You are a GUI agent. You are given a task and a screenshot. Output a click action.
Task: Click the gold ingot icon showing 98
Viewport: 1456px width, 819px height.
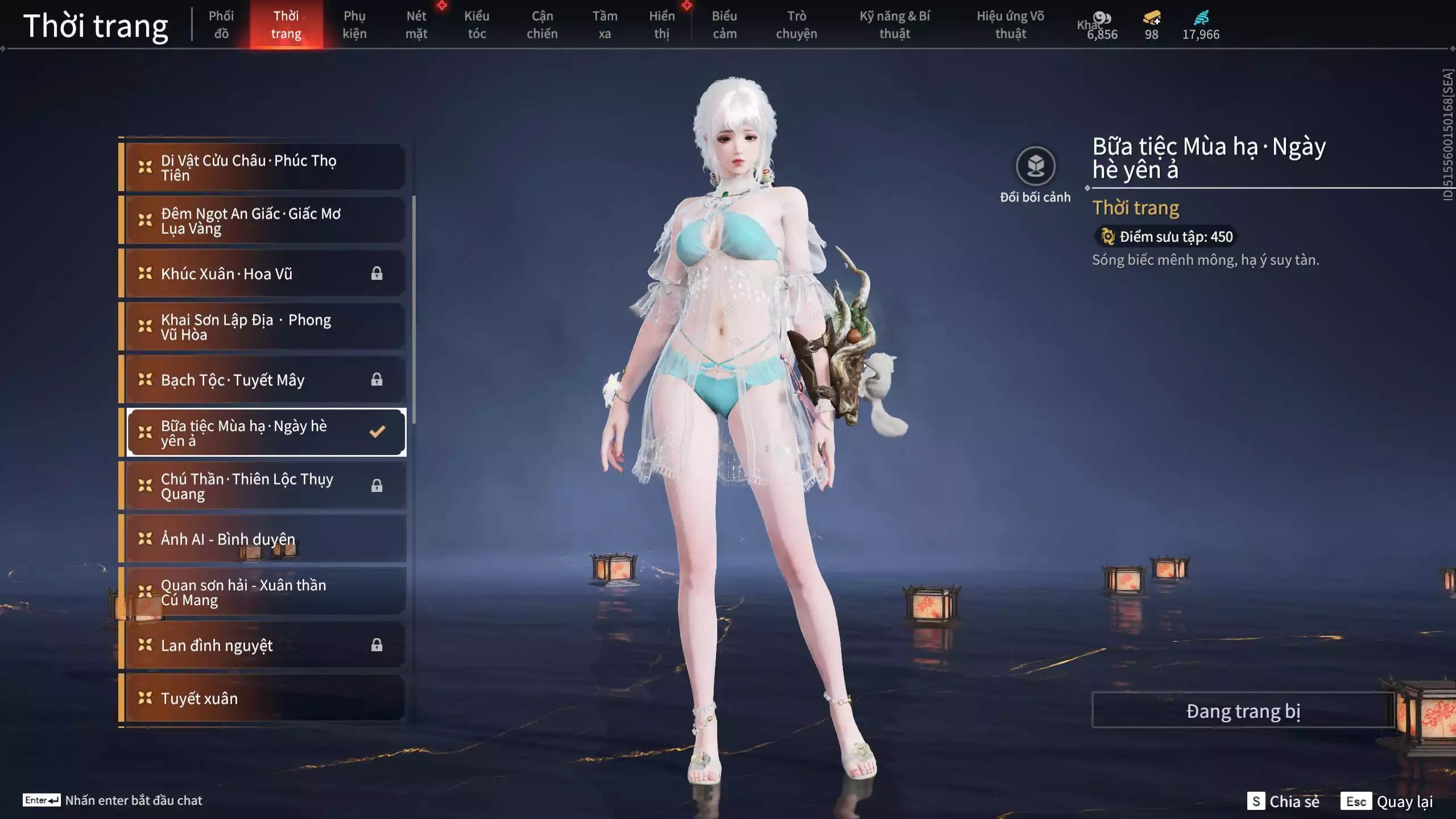click(x=1150, y=18)
